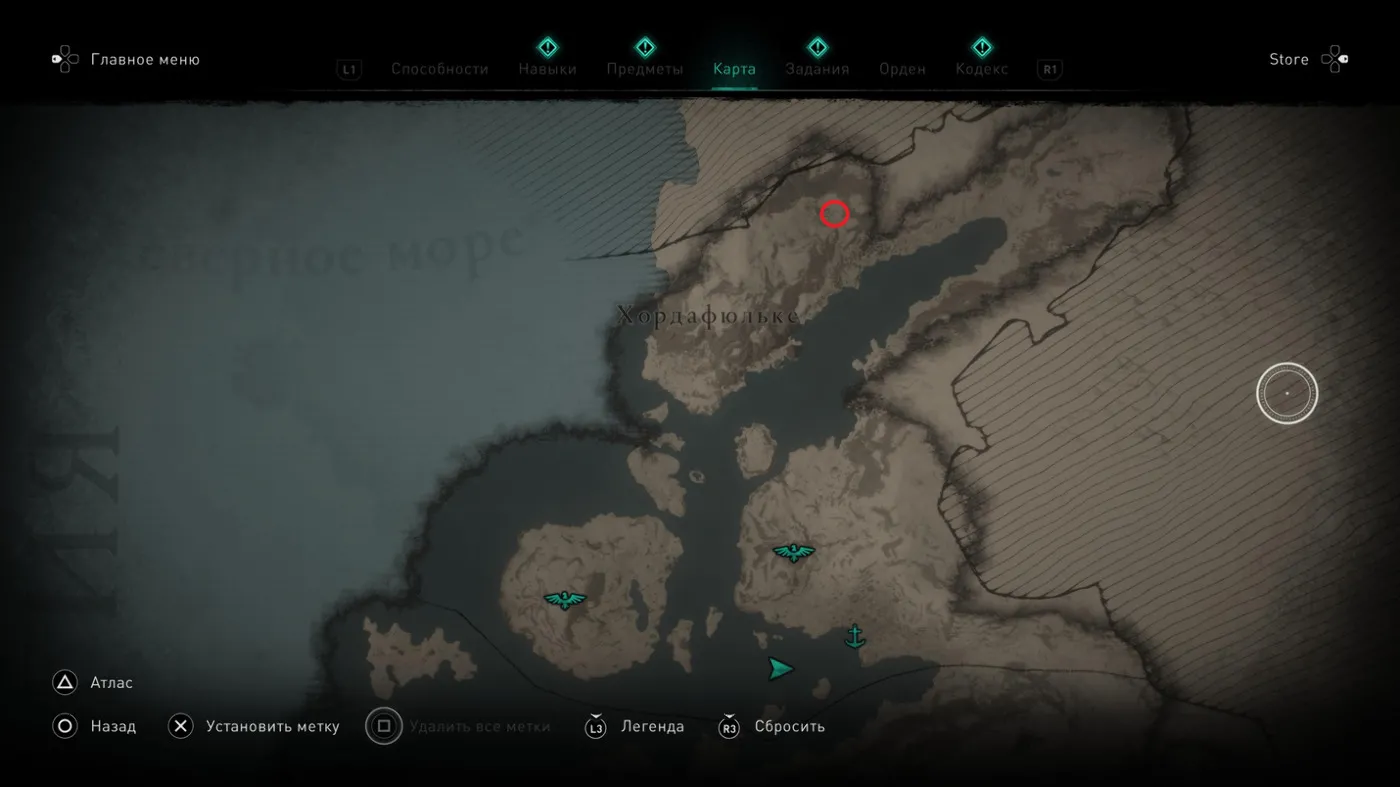This screenshot has height=787, width=1400.
Task: Select the player arrow marker on map
Action: [780, 669]
